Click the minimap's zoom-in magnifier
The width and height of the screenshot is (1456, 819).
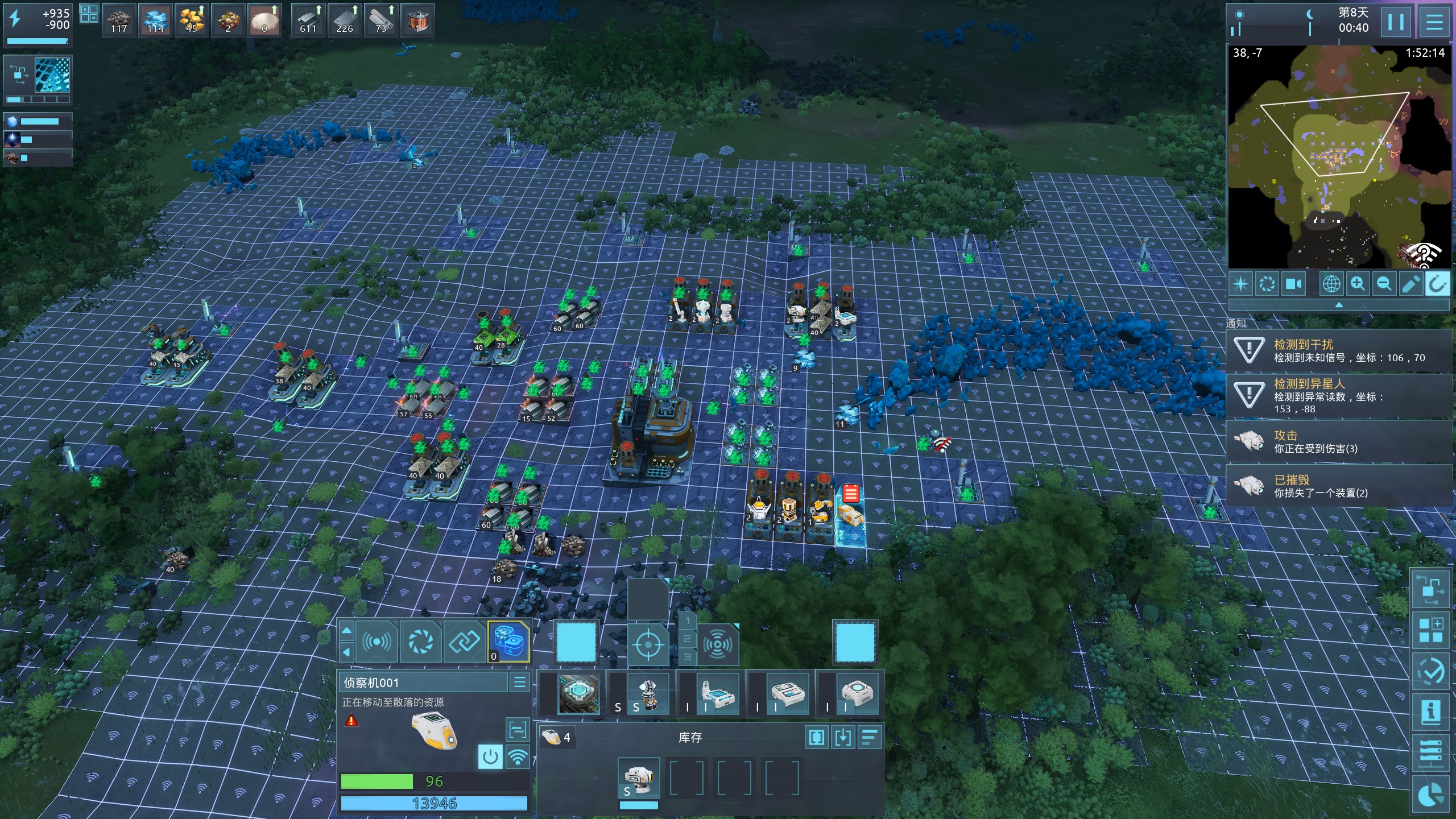tap(1358, 284)
